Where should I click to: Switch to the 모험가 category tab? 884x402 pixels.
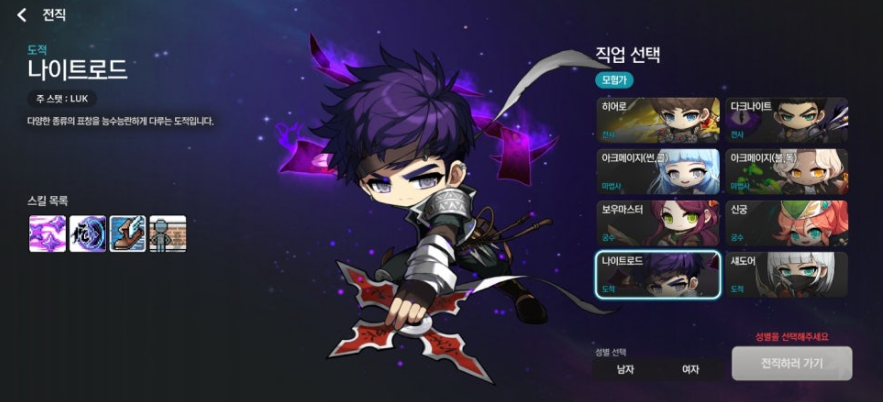click(x=615, y=79)
